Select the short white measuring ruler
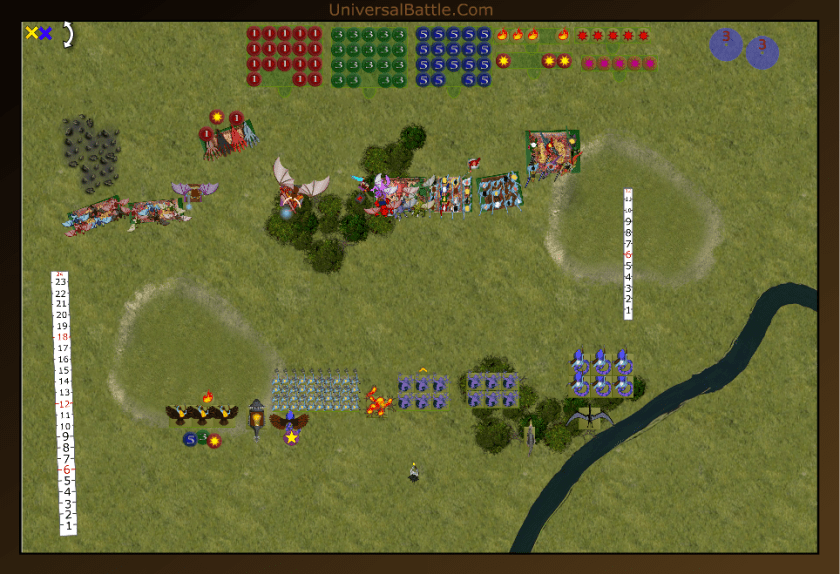Viewport: 840px width, 574px height. pos(628,254)
